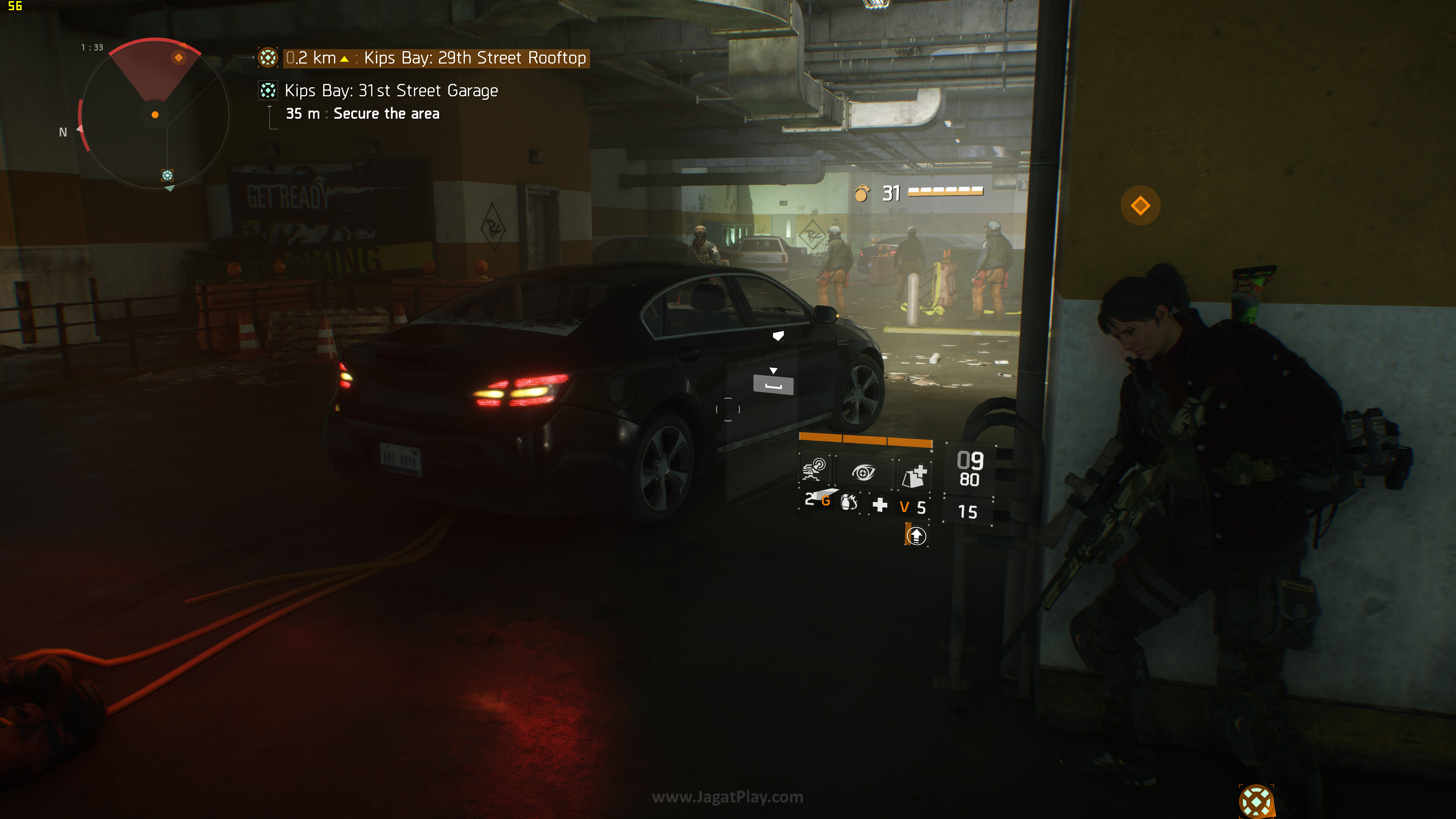Use the medkit cross icon
The width and height of the screenshot is (1456, 819).
tap(880, 505)
